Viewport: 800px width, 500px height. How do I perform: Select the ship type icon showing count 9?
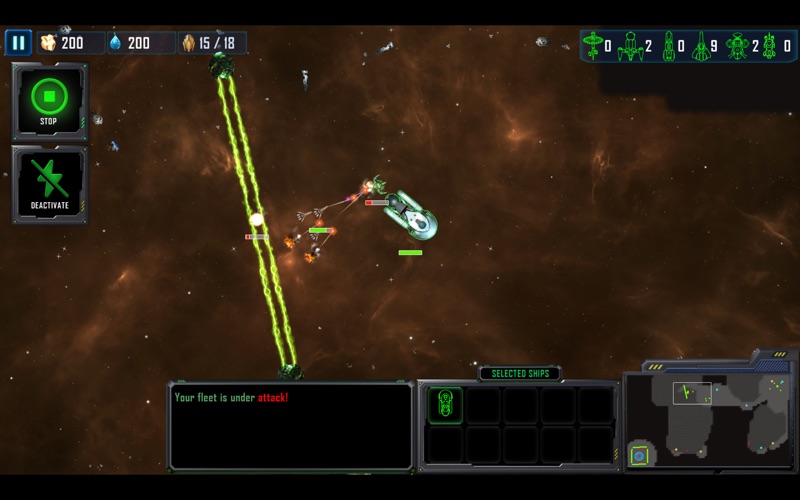[x=701, y=45]
